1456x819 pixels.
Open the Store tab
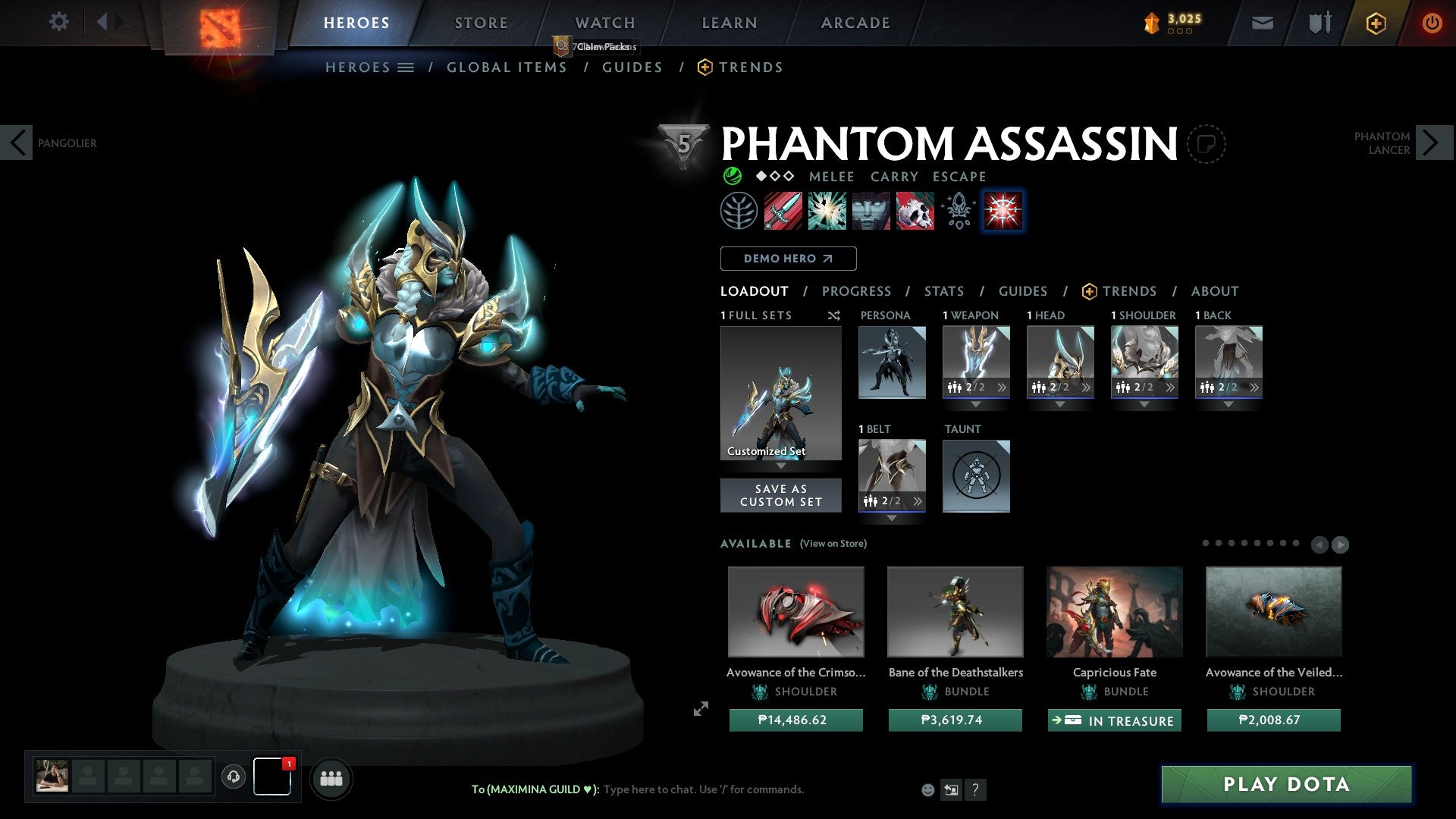pos(481,23)
